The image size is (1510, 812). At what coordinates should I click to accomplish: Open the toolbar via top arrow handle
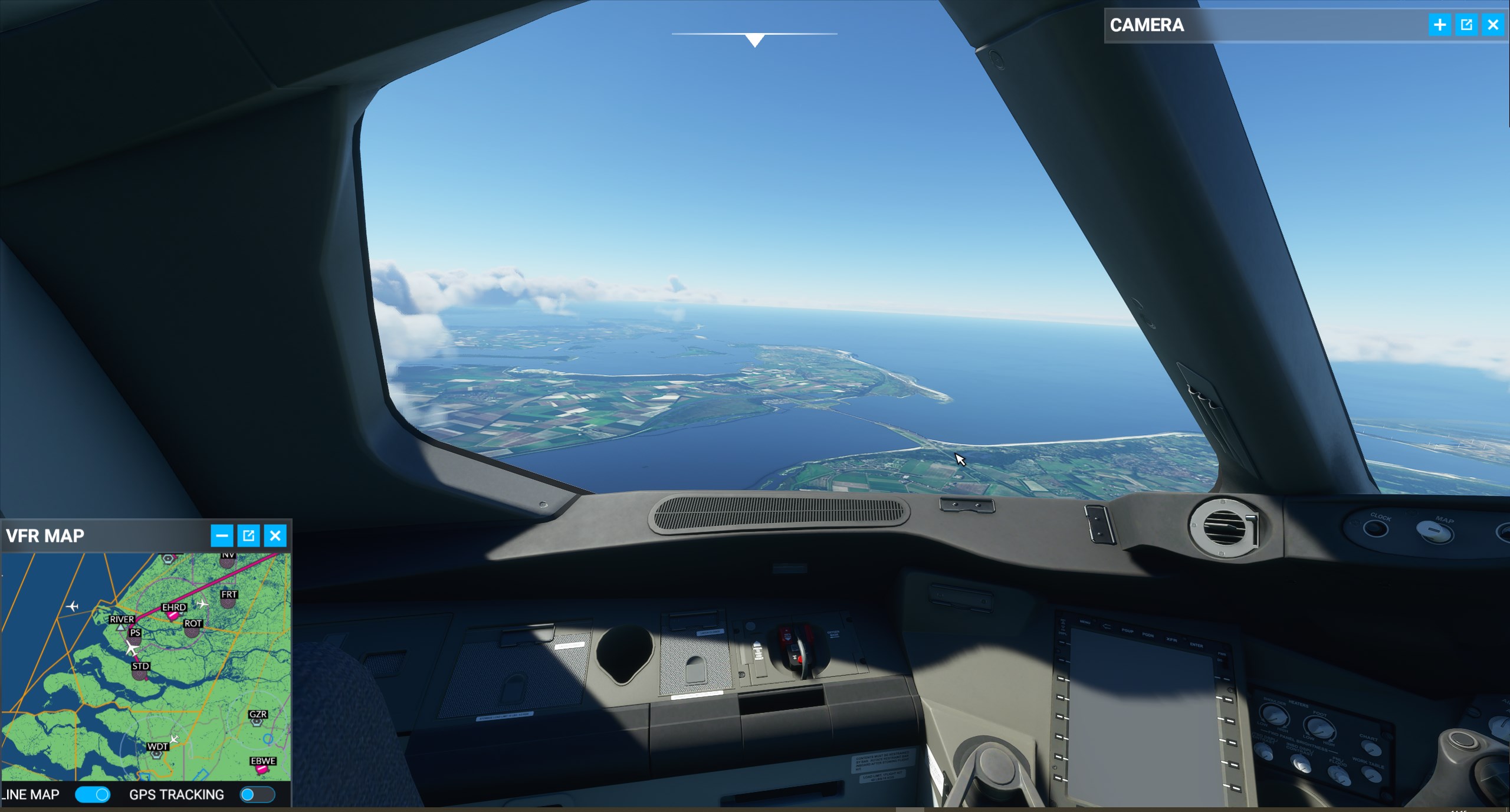click(x=754, y=40)
